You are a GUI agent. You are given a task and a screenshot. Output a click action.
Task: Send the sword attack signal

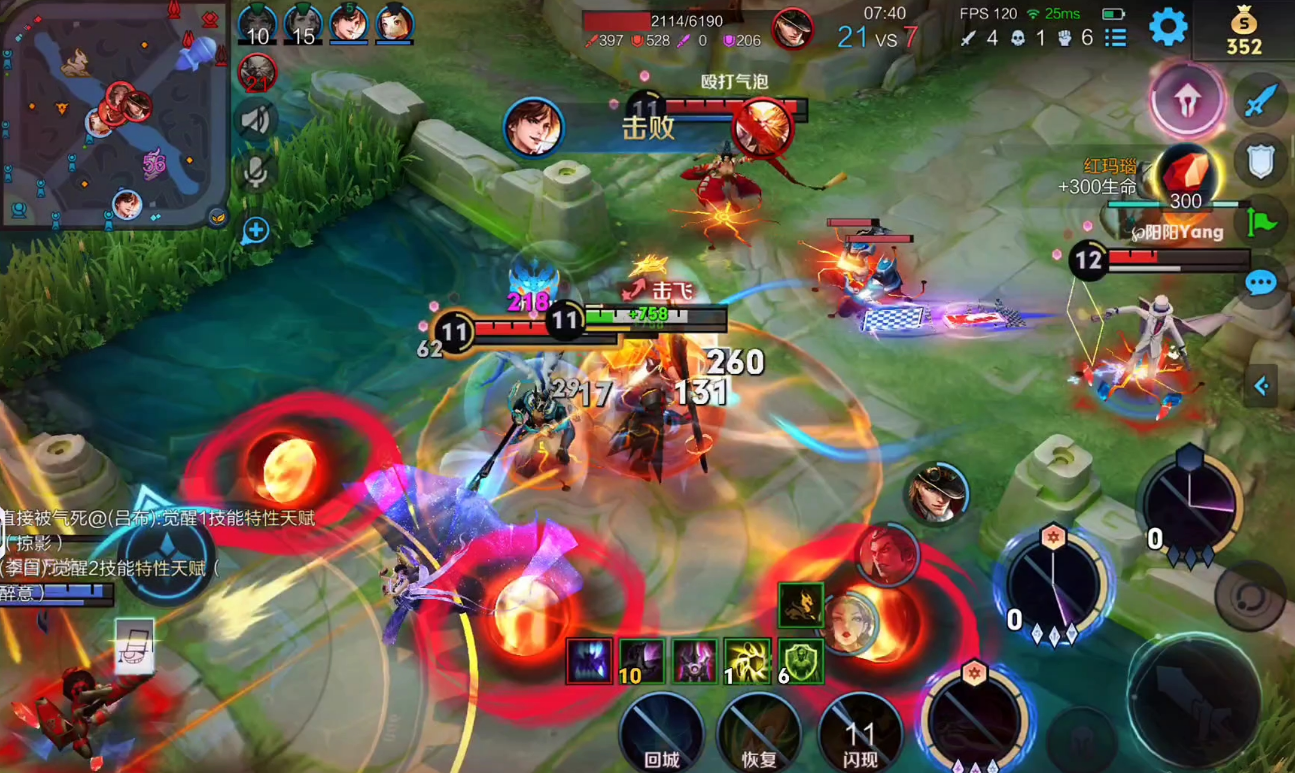point(1260,100)
